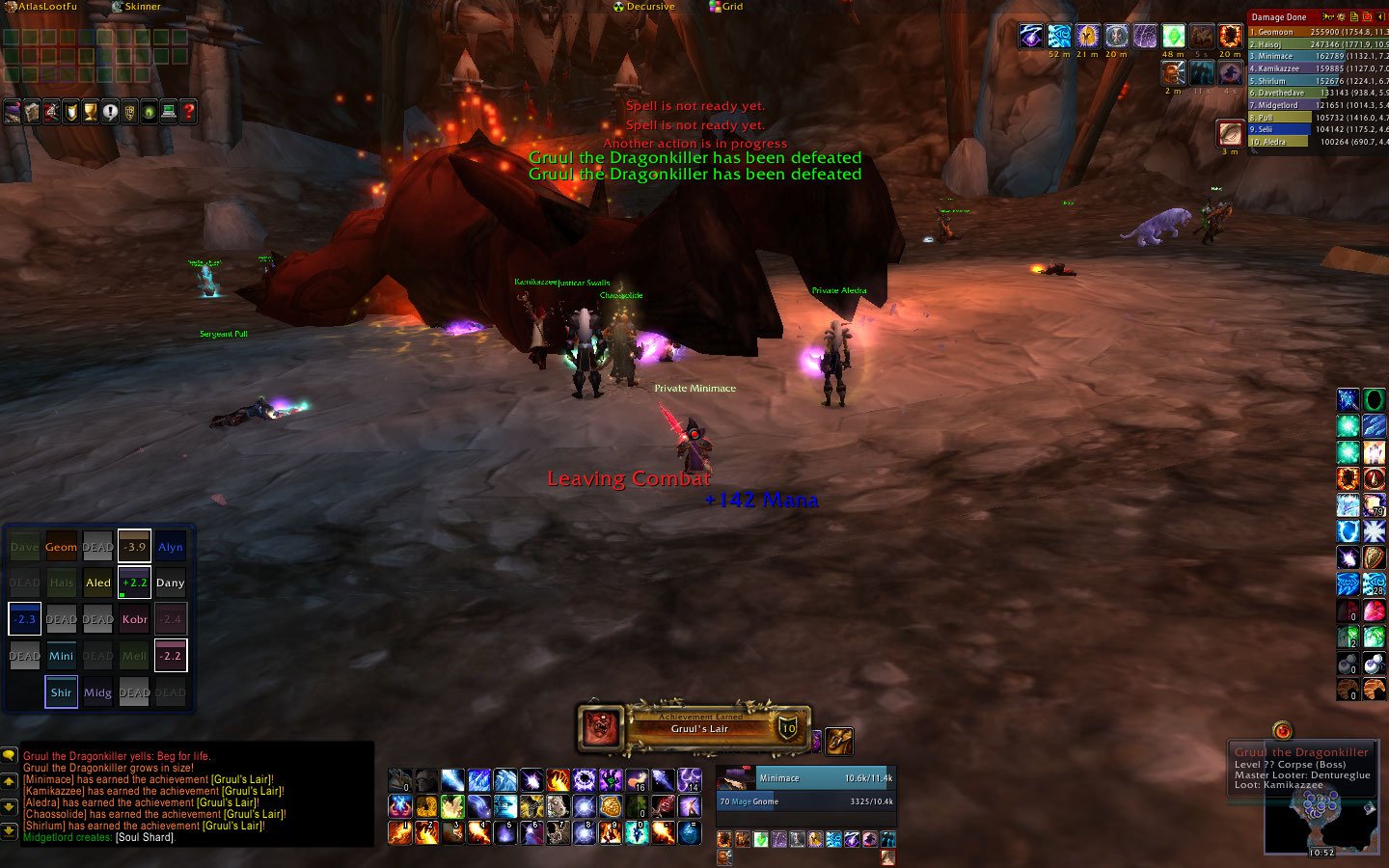Open the Grid addon menu
The width and height of the screenshot is (1389, 868).
pos(726,7)
